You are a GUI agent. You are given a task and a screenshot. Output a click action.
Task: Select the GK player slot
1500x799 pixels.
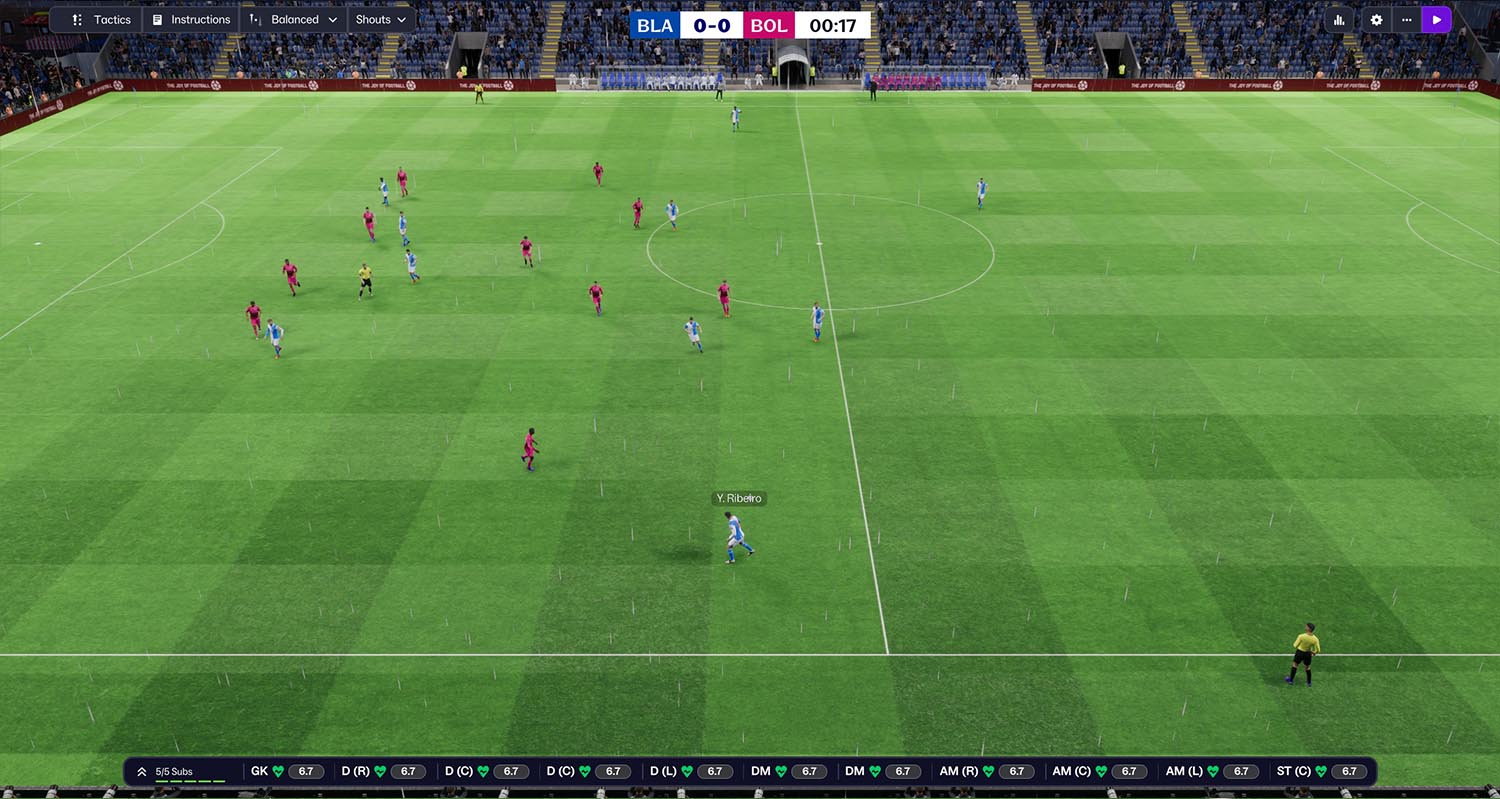pyautogui.click(x=287, y=772)
